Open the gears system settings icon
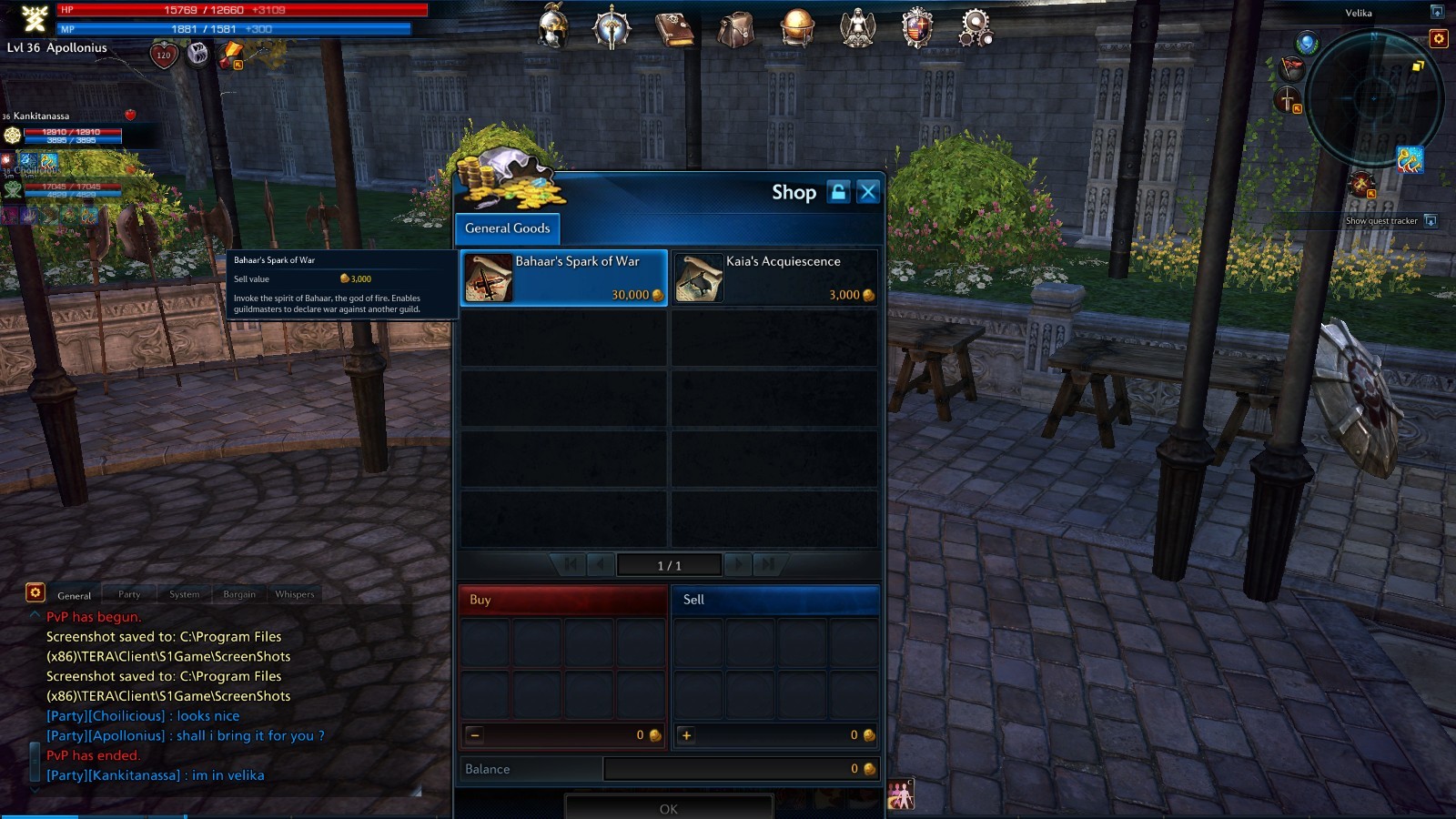Image resolution: width=1456 pixels, height=819 pixels. pyautogui.click(x=975, y=27)
